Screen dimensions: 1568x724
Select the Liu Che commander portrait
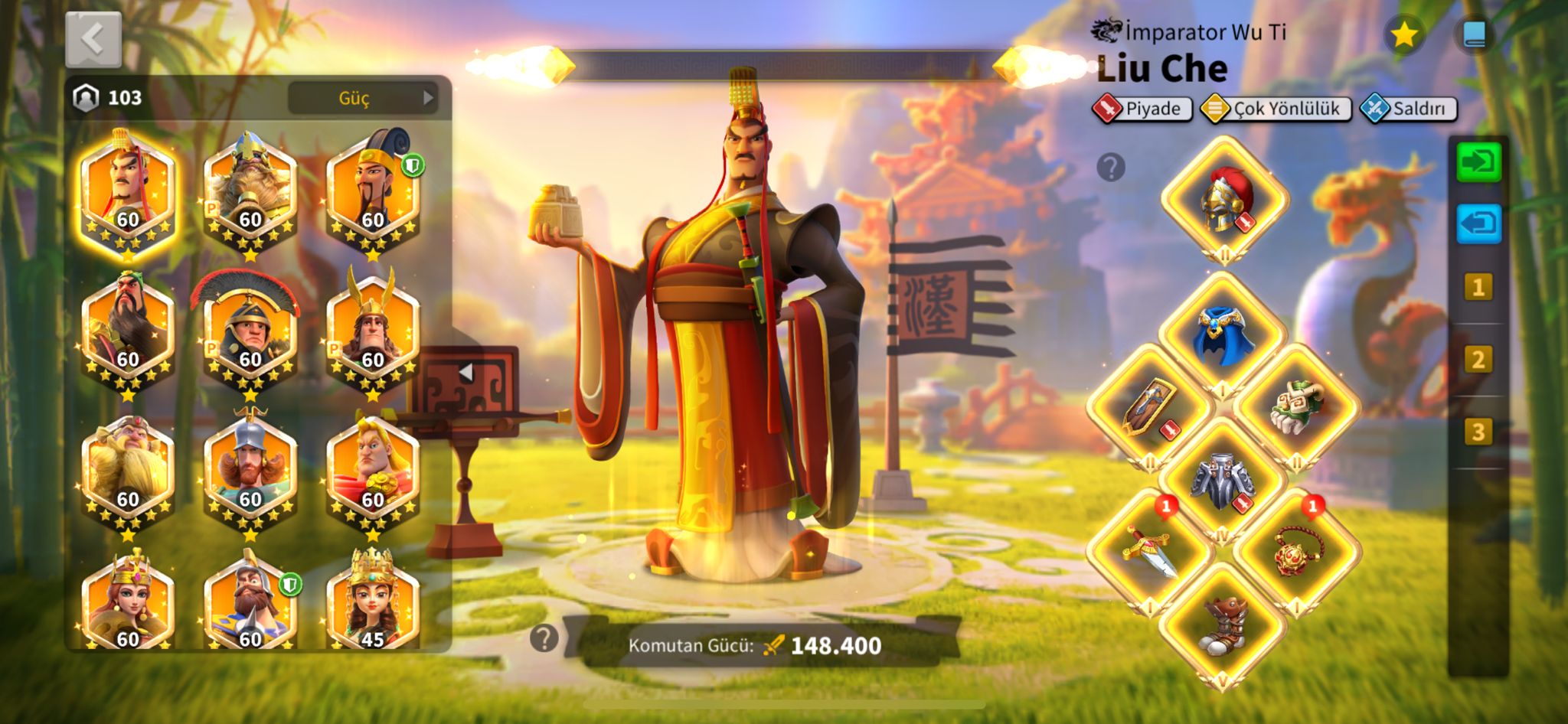coord(128,191)
